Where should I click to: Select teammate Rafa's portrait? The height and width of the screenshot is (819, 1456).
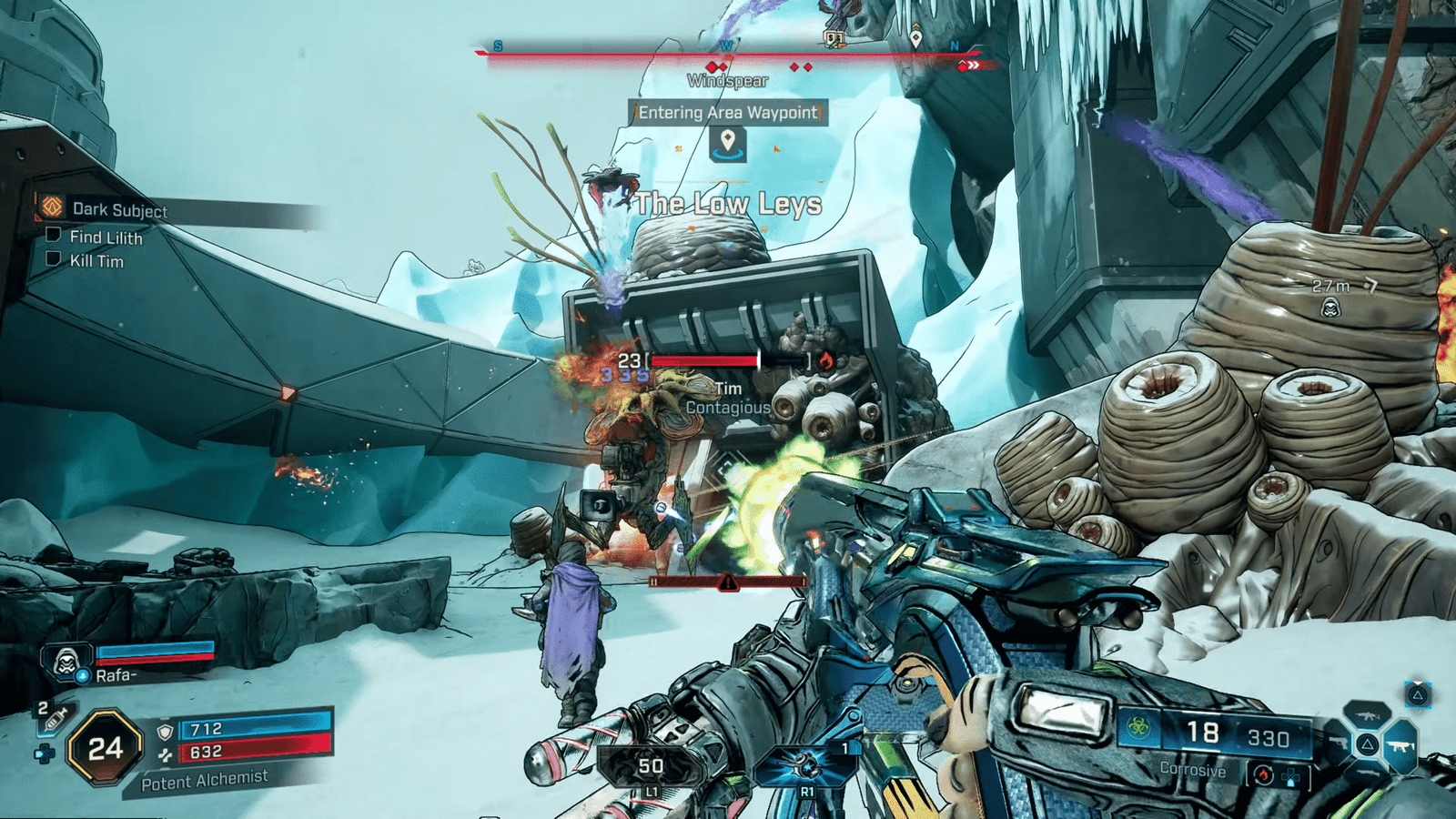[66, 662]
